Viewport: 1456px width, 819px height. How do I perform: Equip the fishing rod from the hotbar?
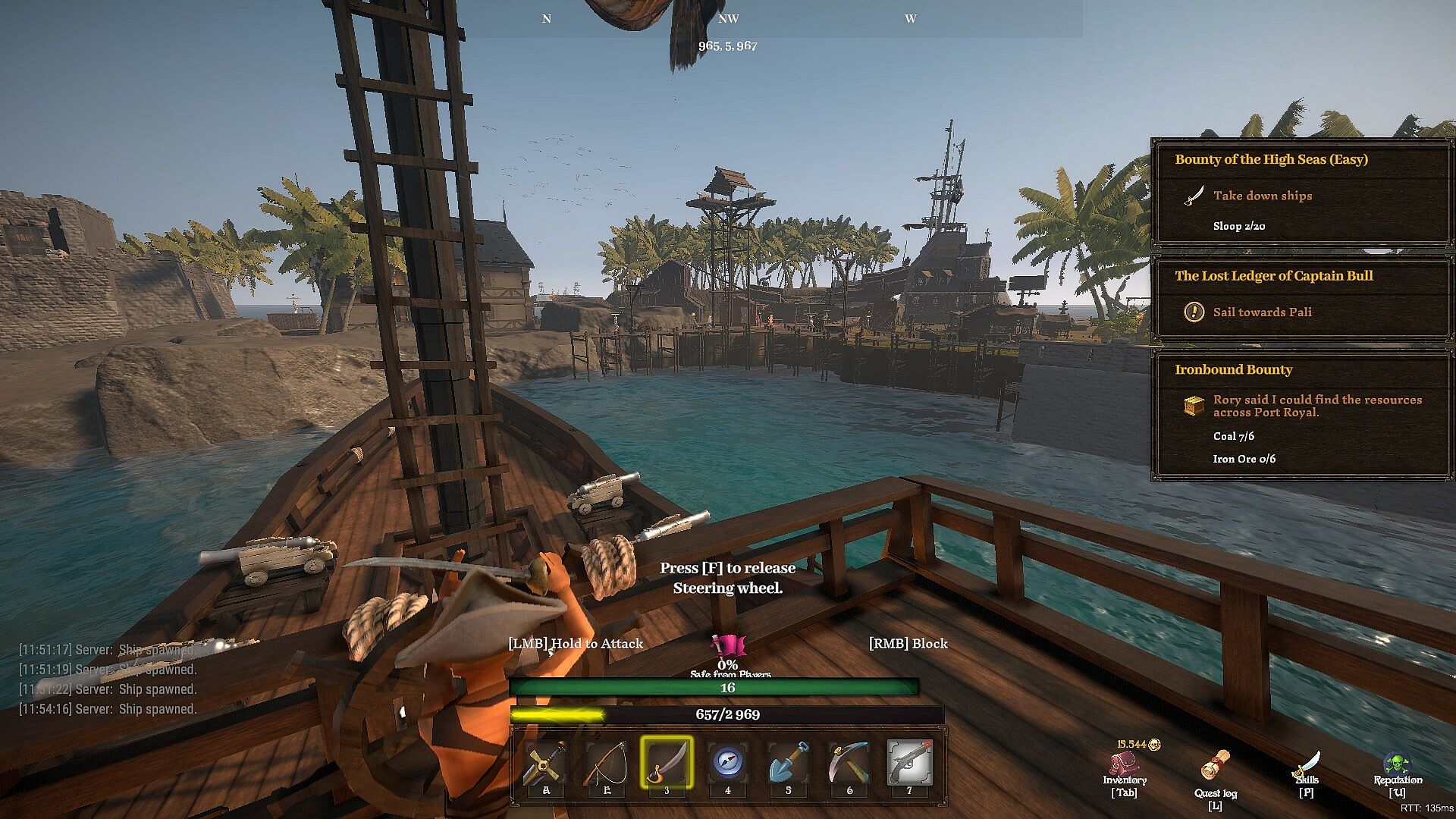coord(606,762)
